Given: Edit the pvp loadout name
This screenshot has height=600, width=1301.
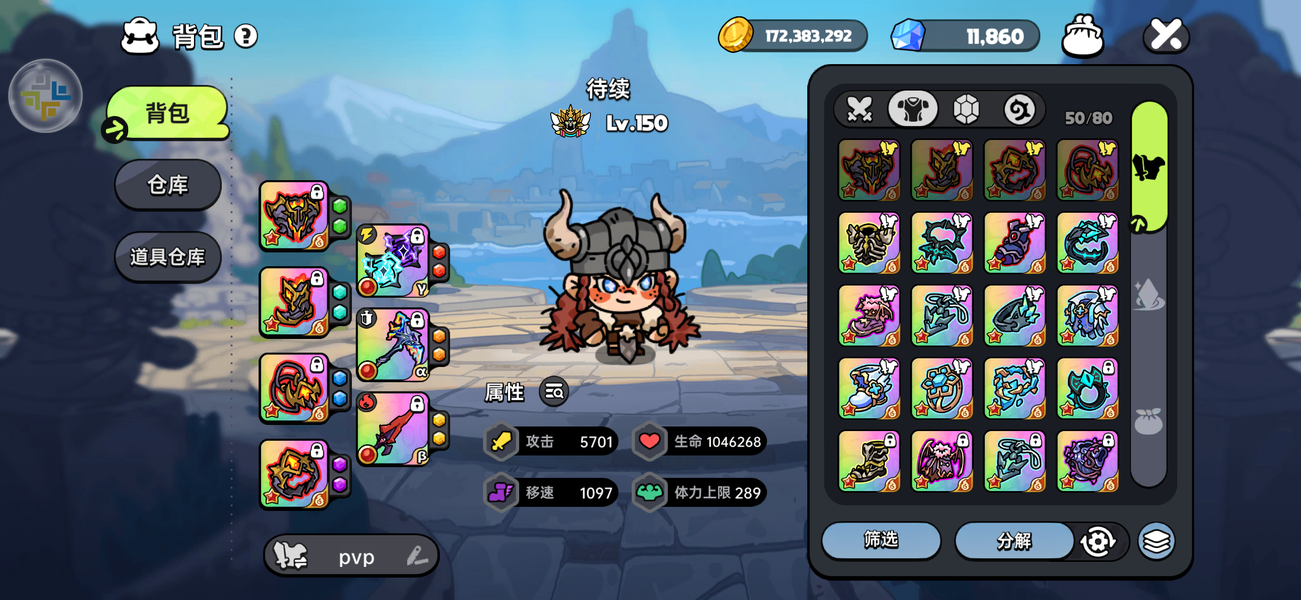Looking at the screenshot, I should click(x=417, y=557).
